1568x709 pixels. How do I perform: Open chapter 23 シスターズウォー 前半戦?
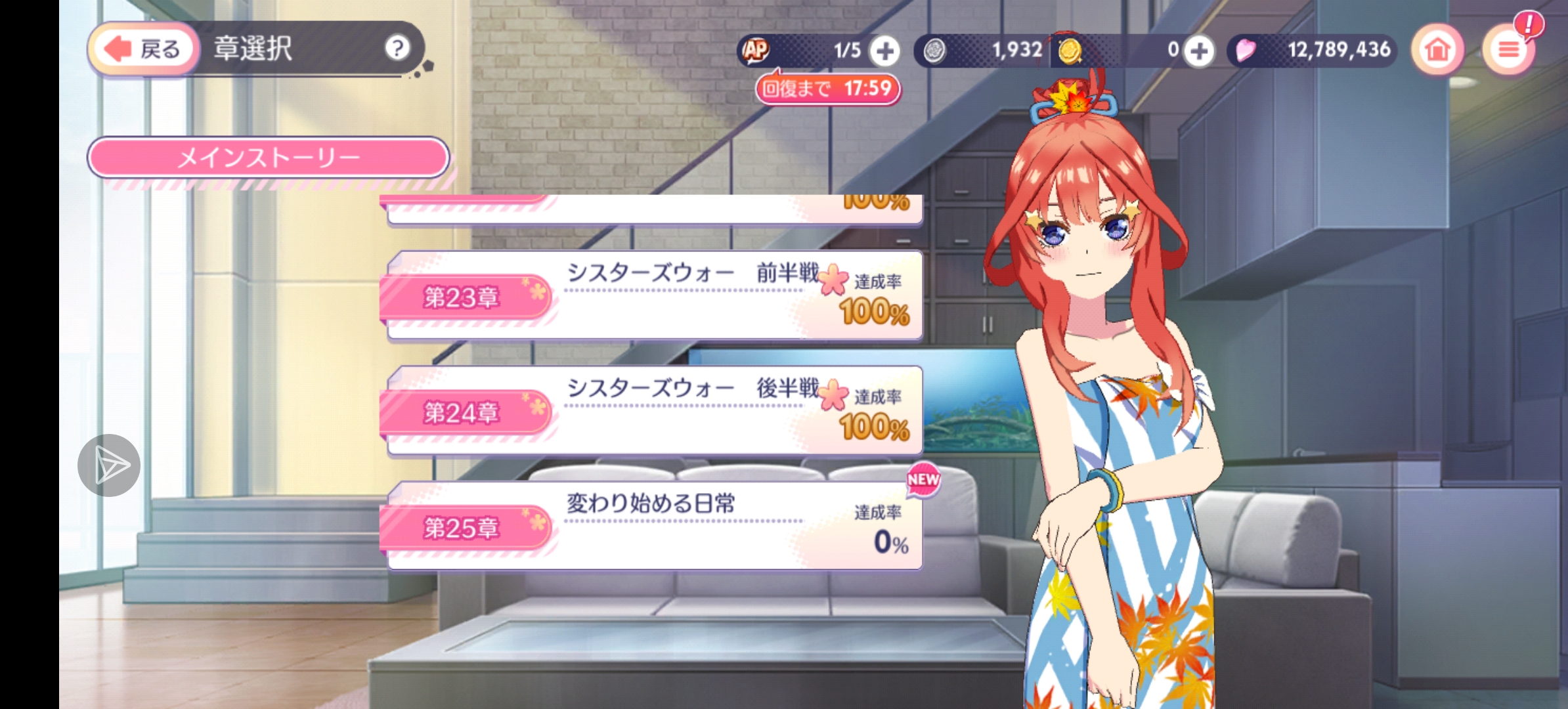654,295
